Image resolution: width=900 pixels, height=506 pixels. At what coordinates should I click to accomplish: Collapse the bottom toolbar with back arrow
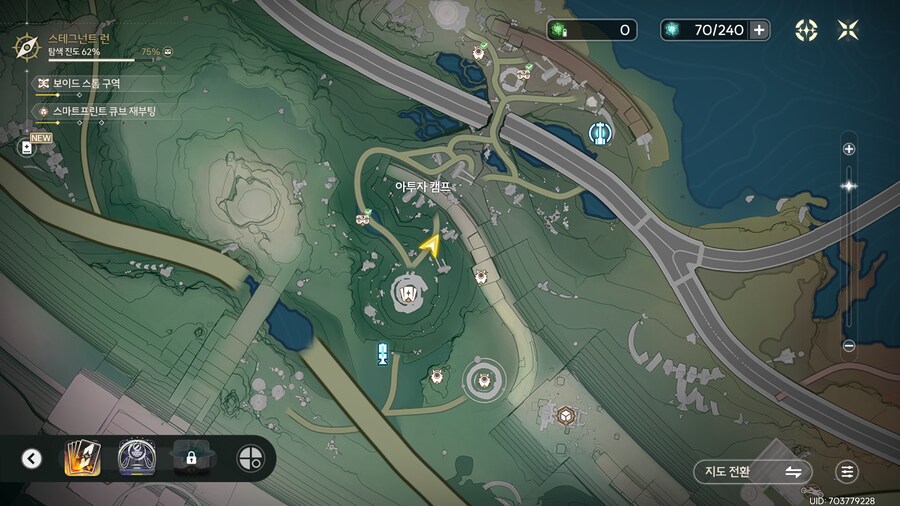pos(32,459)
